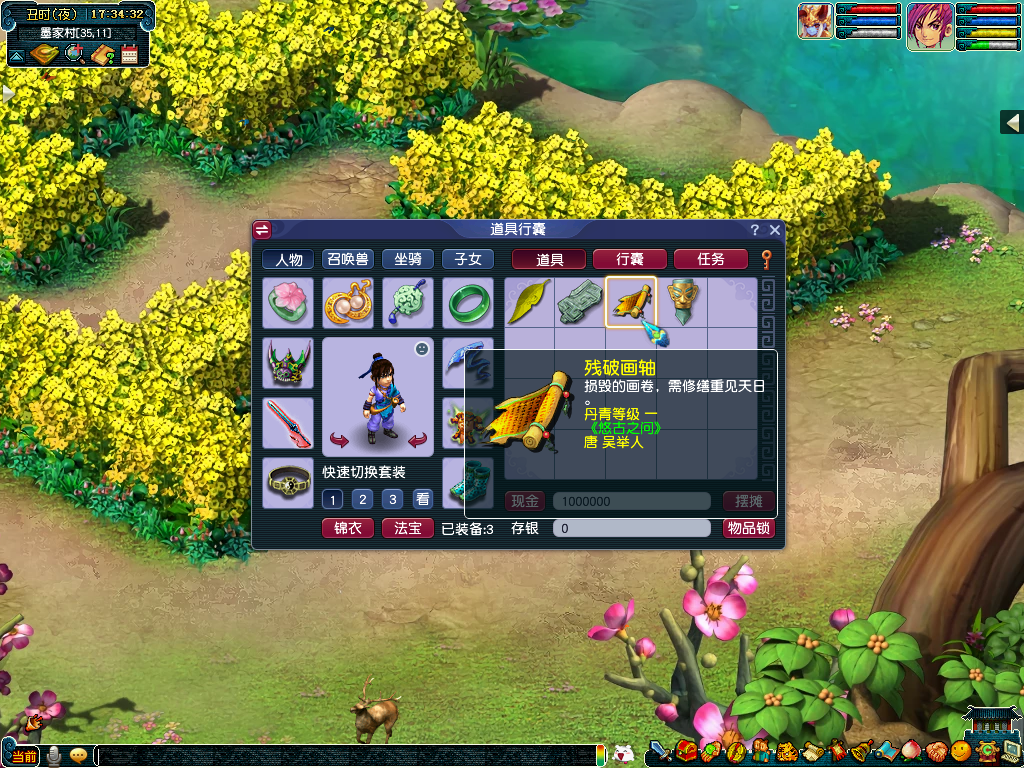Switch to quick outfit set 2
This screenshot has width=1024, height=768.
pyautogui.click(x=363, y=499)
